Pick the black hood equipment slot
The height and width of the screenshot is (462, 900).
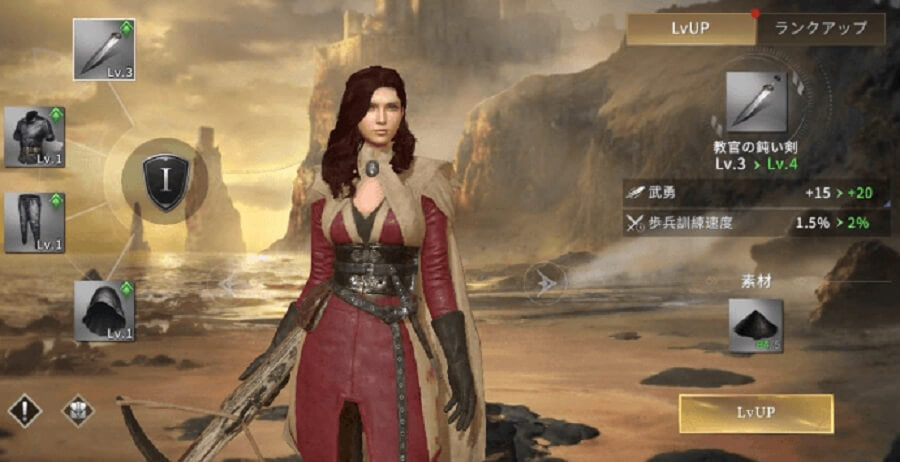coord(104,310)
